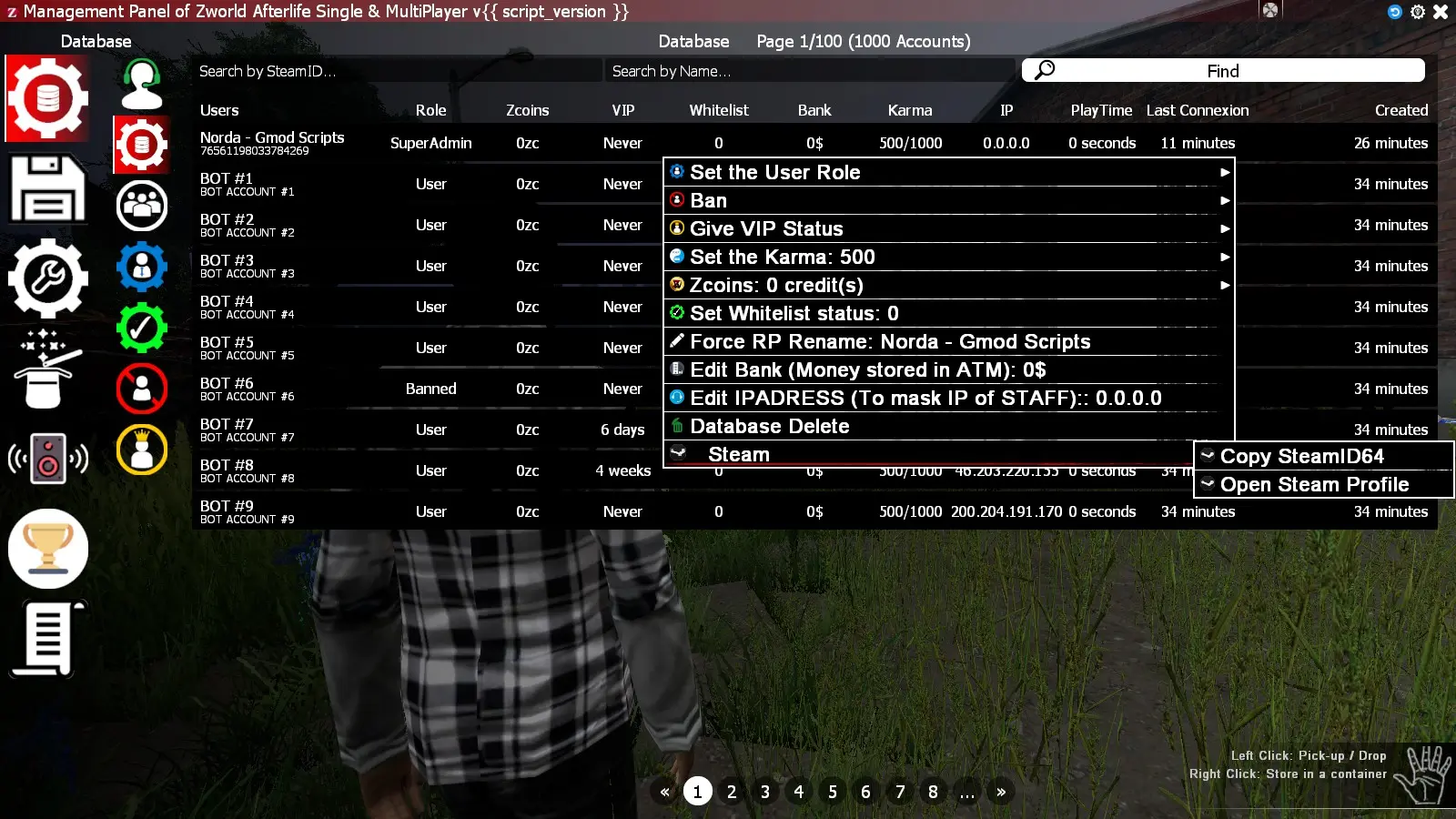
Task: Select the green checkmark gear icon
Action: (x=141, y=327)
